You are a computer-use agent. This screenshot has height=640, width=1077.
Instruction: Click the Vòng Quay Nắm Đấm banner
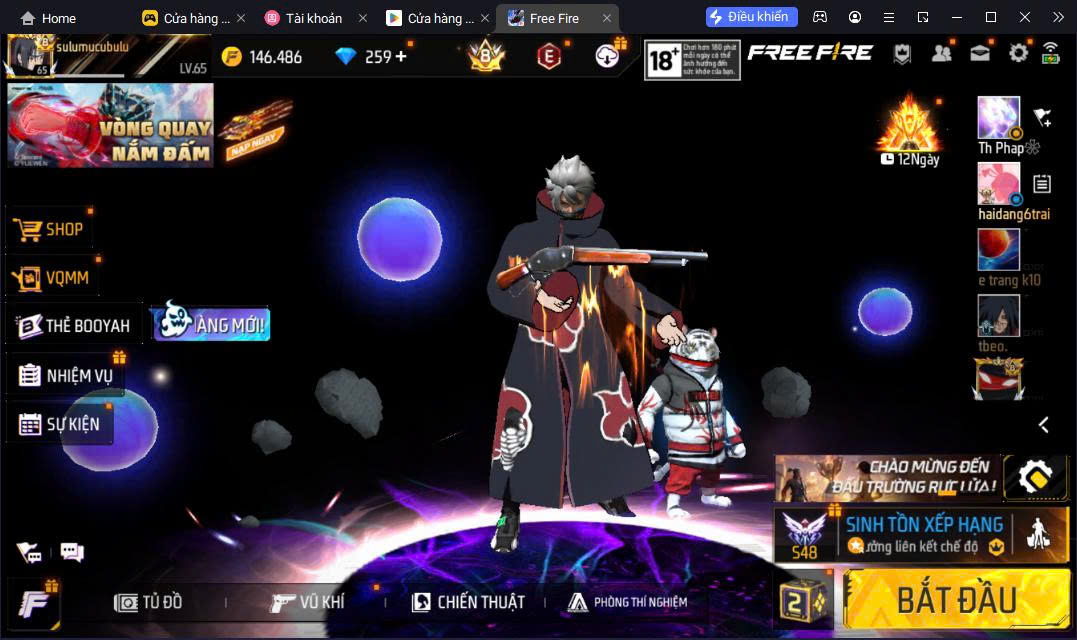[x=110, y=125]
